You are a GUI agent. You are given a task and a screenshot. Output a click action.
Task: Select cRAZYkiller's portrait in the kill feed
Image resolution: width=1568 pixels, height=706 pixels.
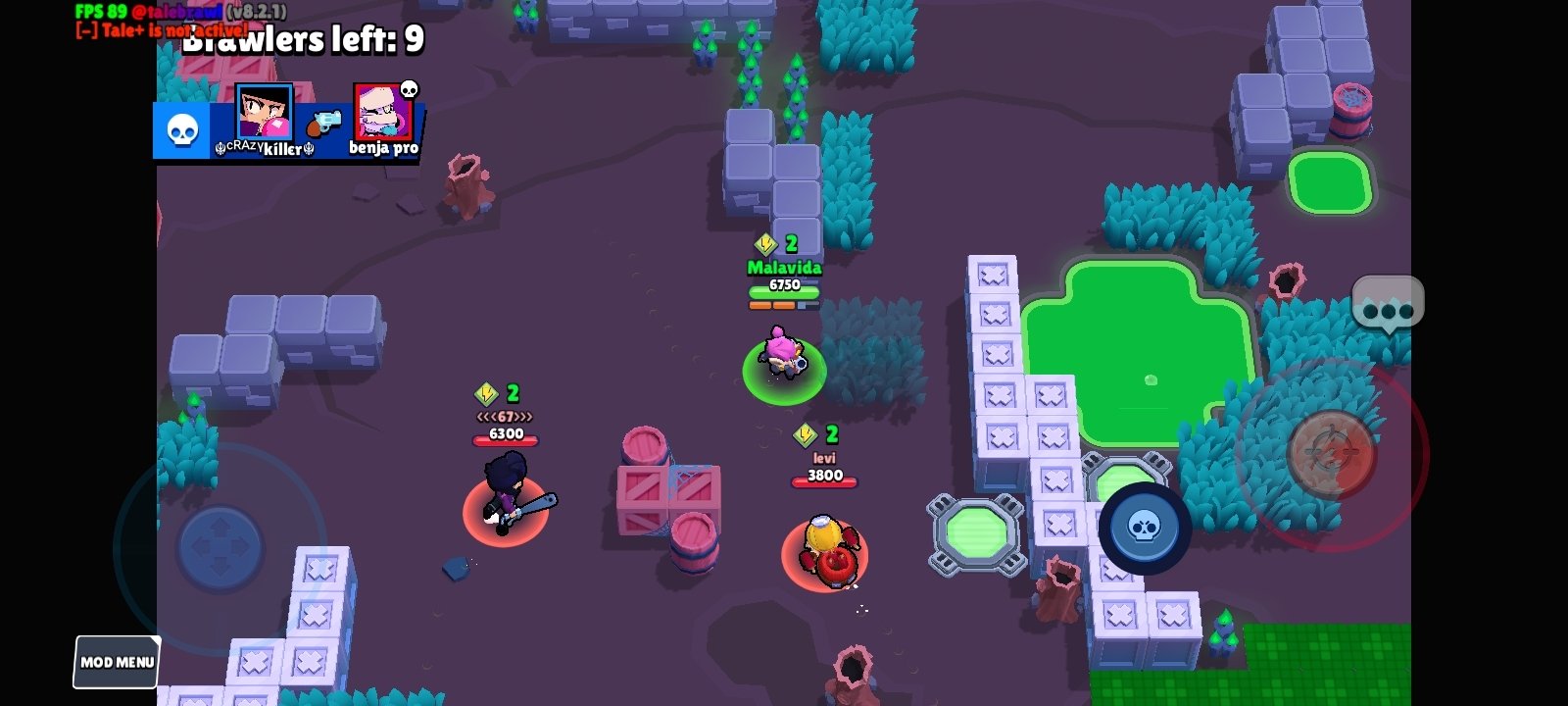(x=264, y=112)
